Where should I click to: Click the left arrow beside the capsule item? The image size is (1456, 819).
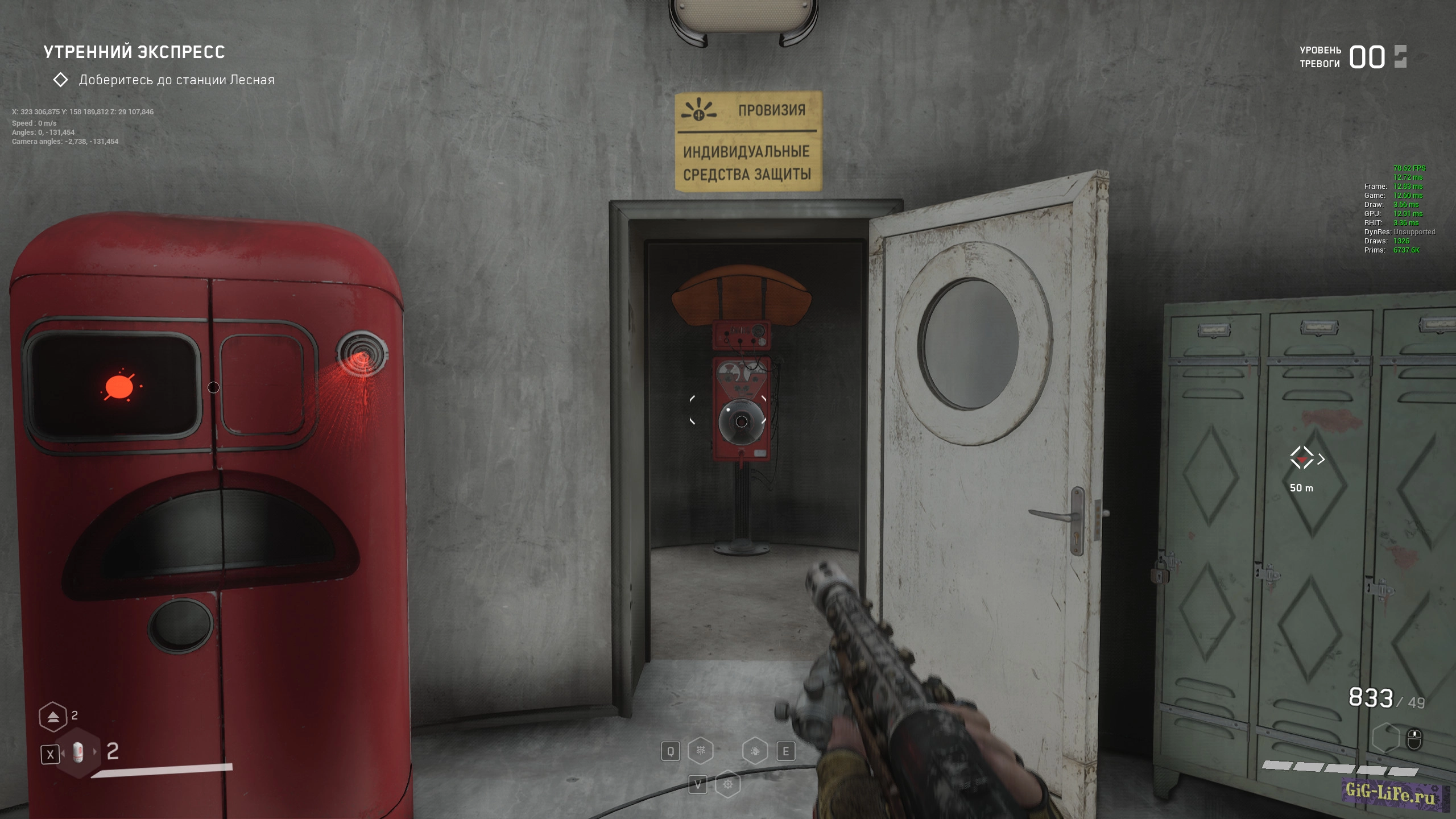coord(64,752)
